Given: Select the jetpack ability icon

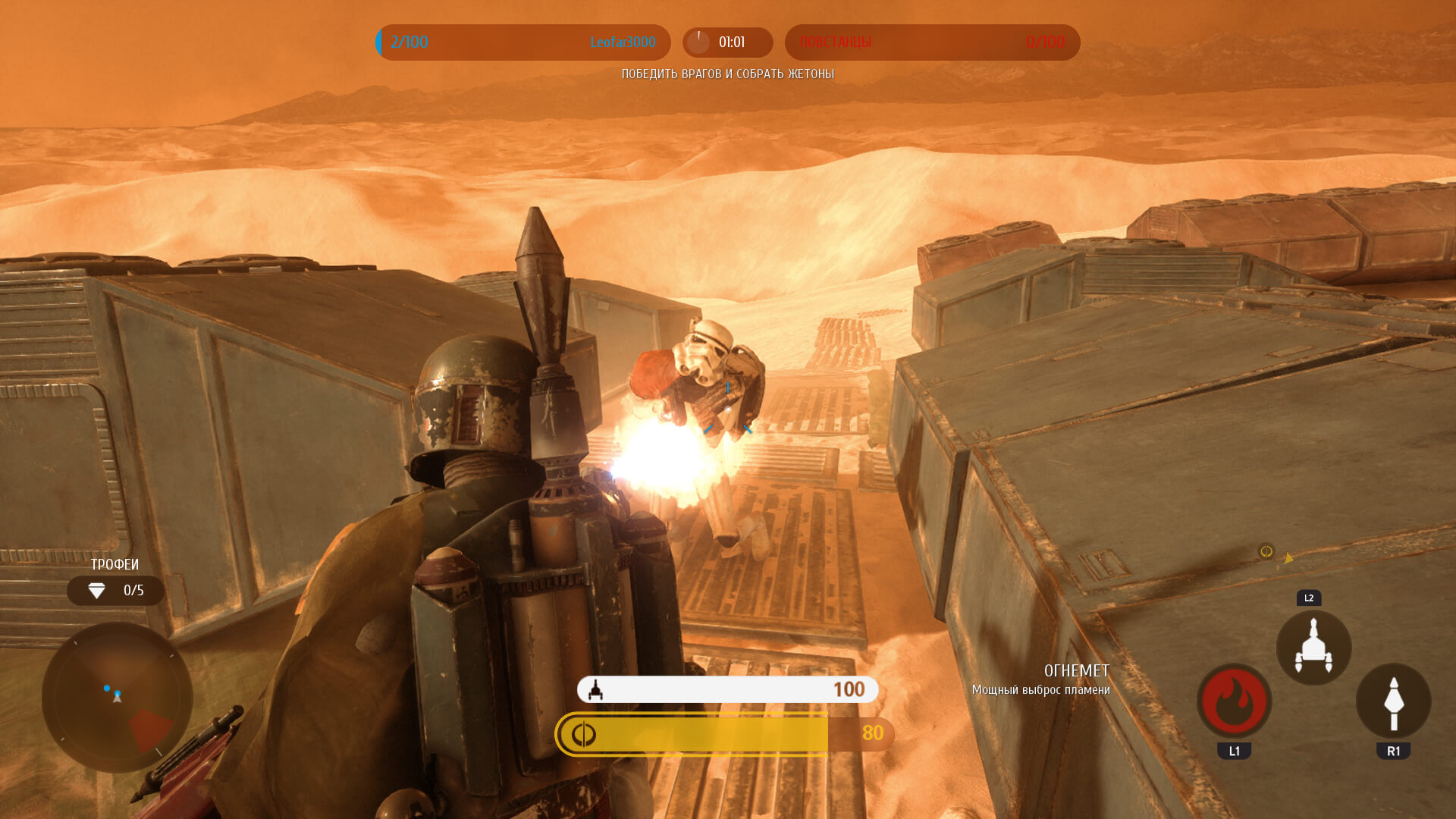Looking at the screenshot, I should coord(1313,648).
